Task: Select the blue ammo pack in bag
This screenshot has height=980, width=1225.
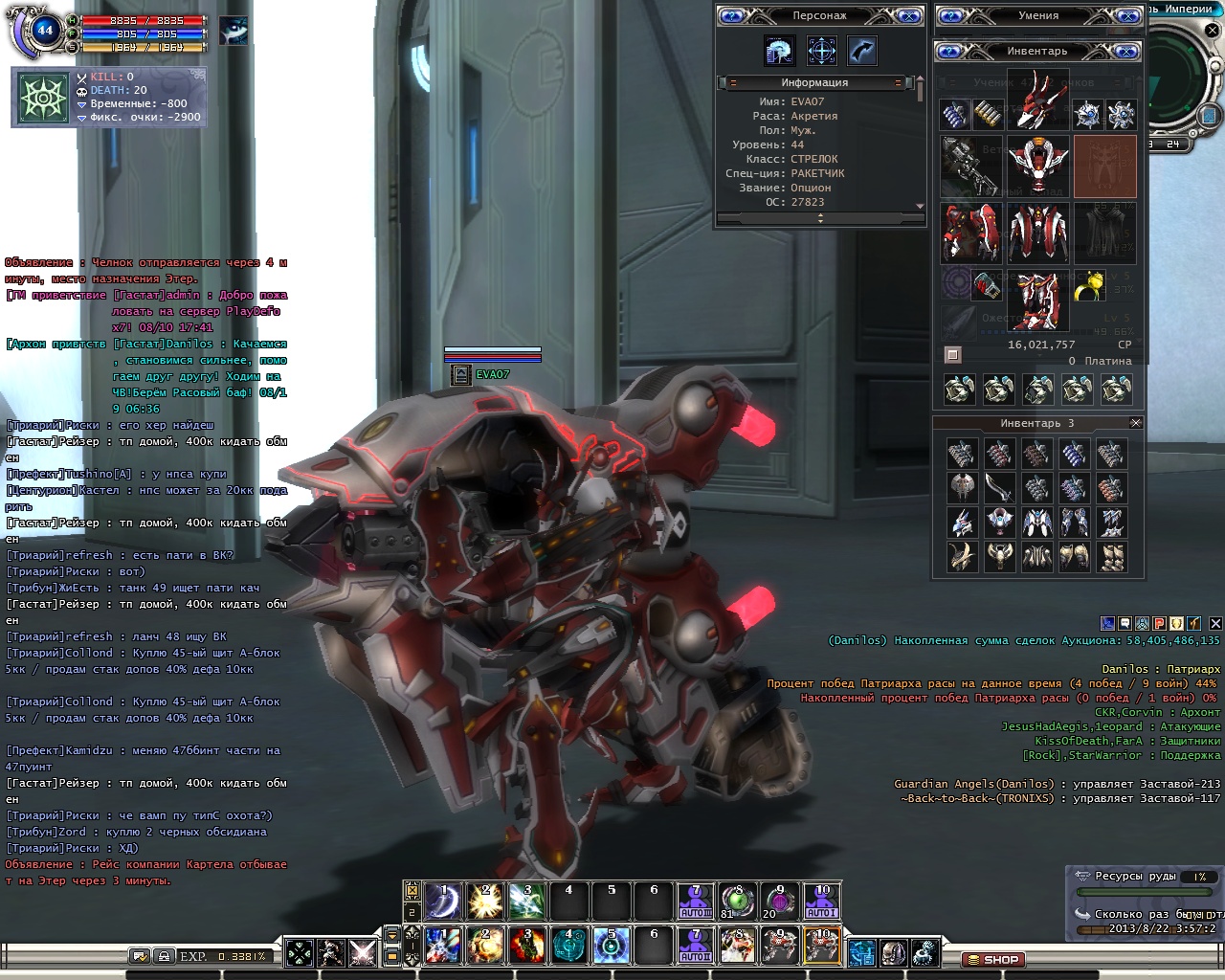Action: (954, 114)
